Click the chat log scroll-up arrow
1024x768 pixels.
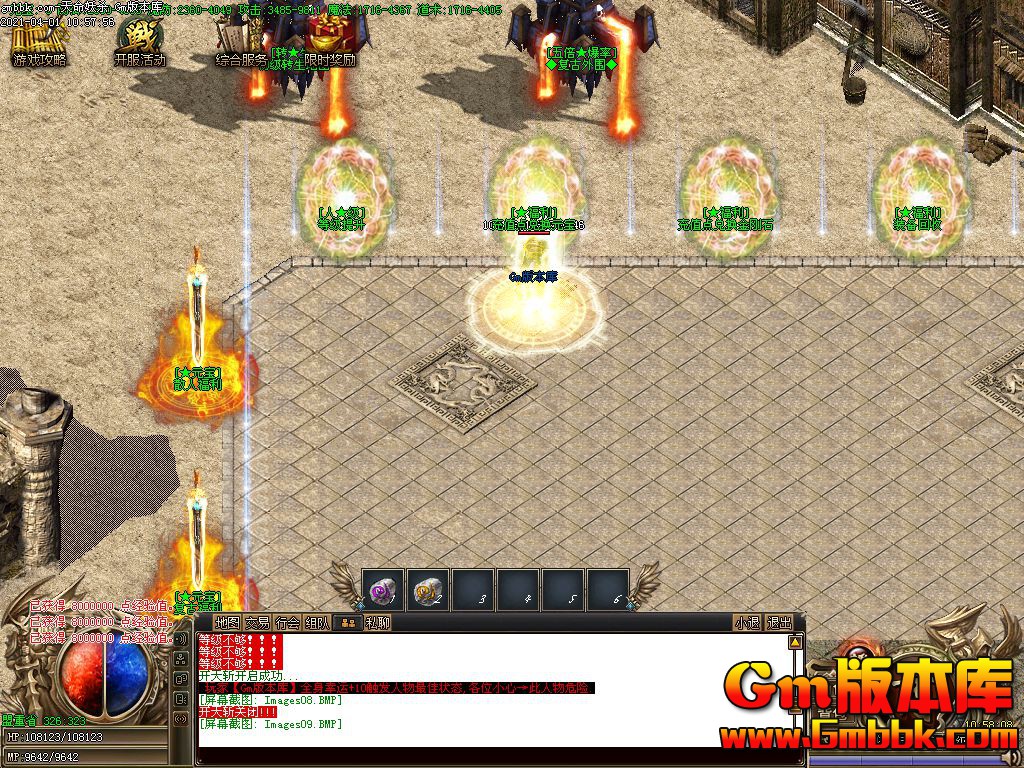click(x=795, y=642)
